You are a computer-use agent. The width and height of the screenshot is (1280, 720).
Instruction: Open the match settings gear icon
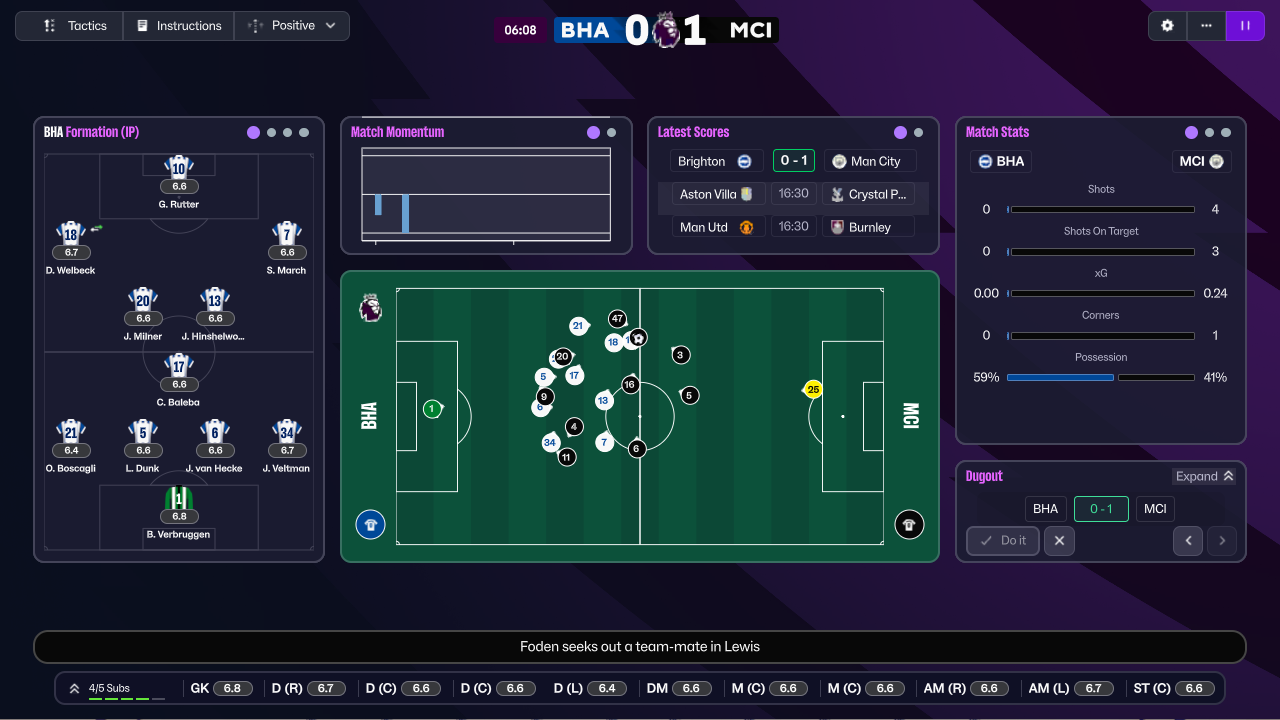tap(1167, 25)
